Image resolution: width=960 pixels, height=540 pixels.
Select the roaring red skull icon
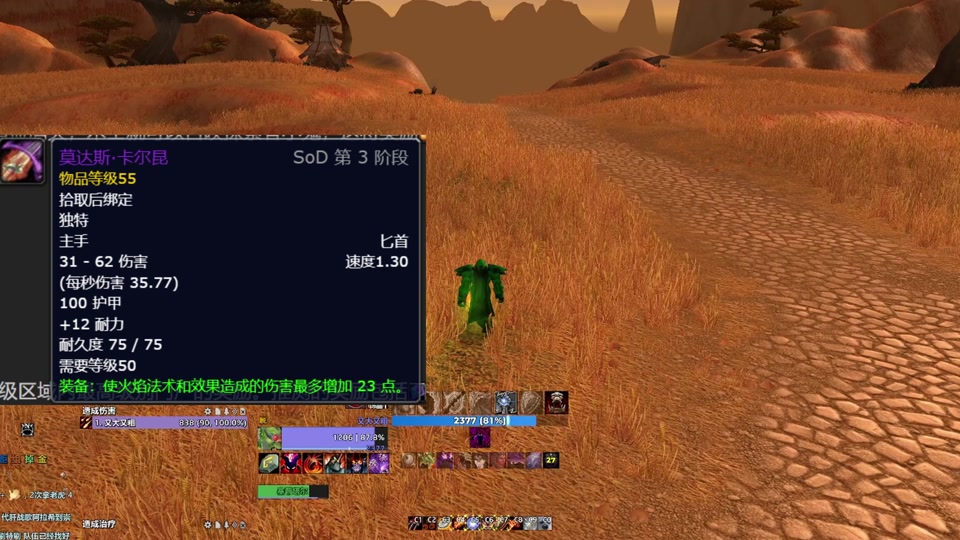click(x=556, y=403)
